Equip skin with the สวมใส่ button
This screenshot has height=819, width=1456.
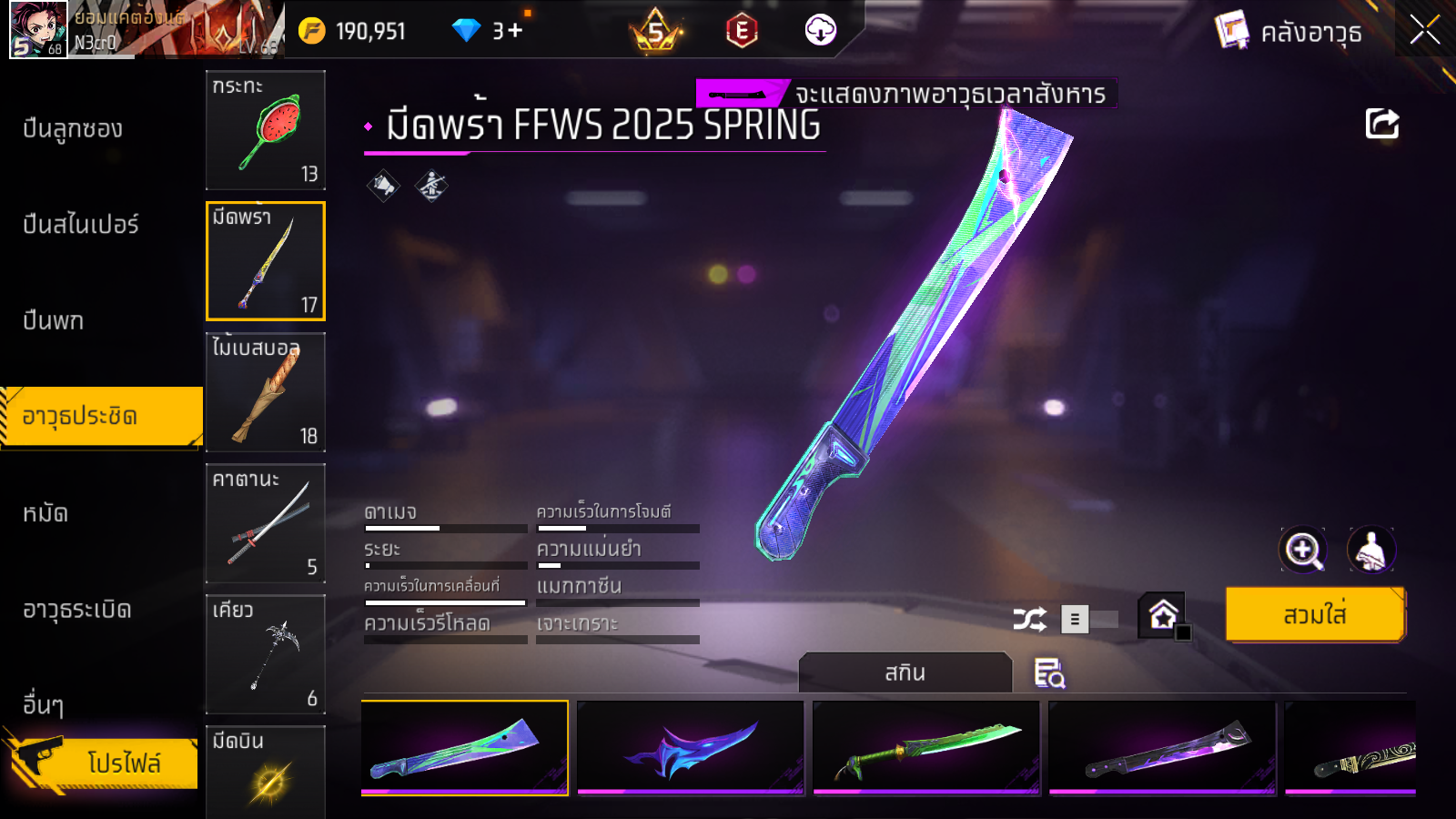pos(1314,615)
